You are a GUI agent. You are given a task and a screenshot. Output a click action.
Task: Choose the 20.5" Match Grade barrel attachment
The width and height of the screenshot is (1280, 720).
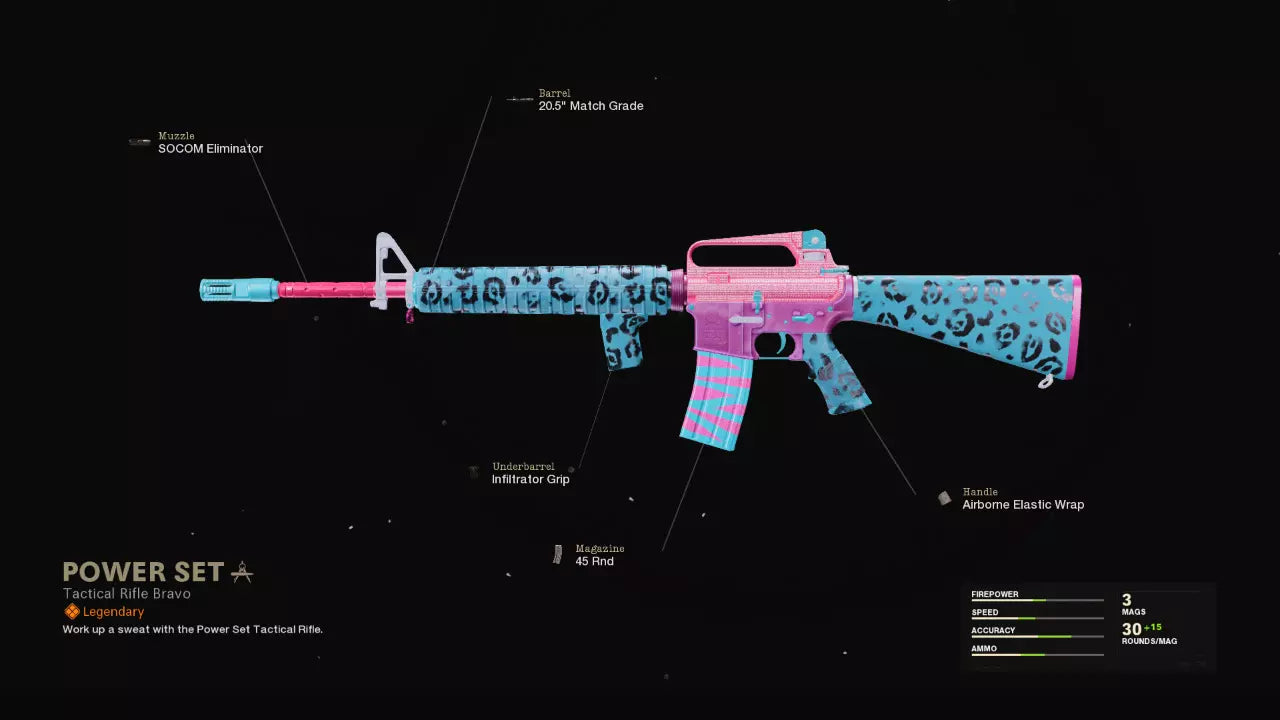tap(590, 106)
